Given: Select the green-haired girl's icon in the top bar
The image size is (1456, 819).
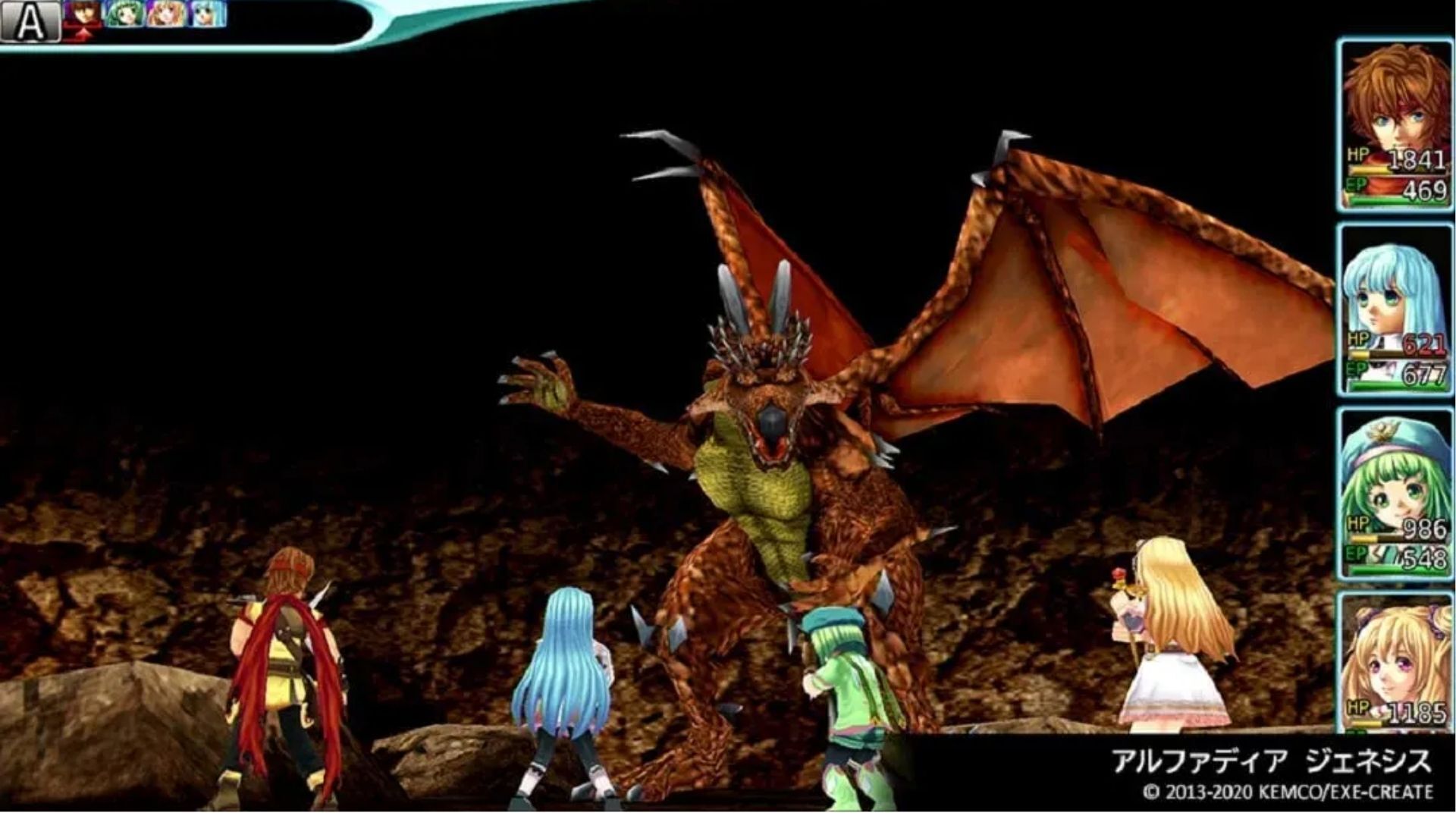Looking at the screenshot, I should tap(124, 14).
